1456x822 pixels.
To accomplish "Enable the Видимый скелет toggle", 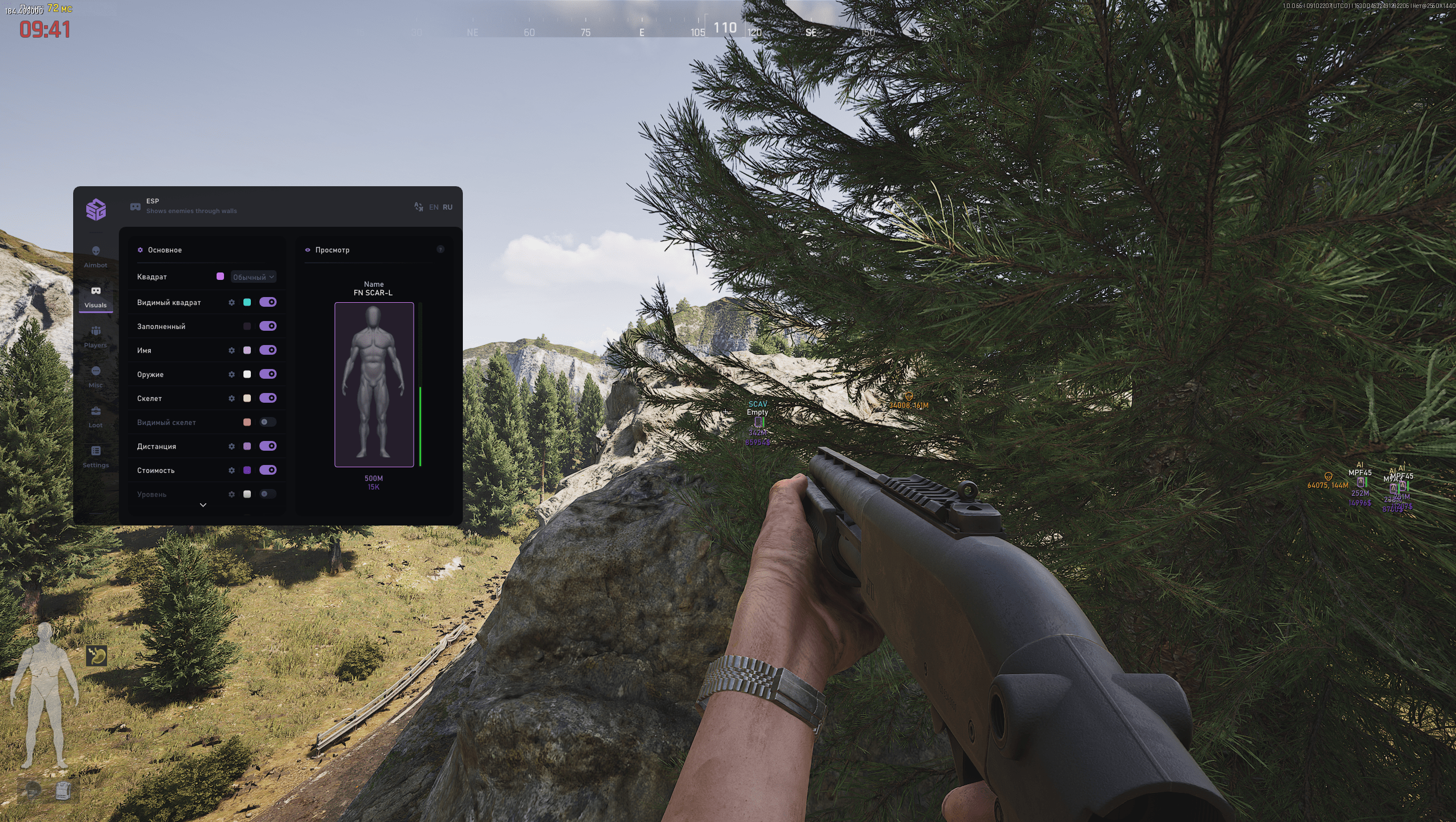I will point(267,422).
